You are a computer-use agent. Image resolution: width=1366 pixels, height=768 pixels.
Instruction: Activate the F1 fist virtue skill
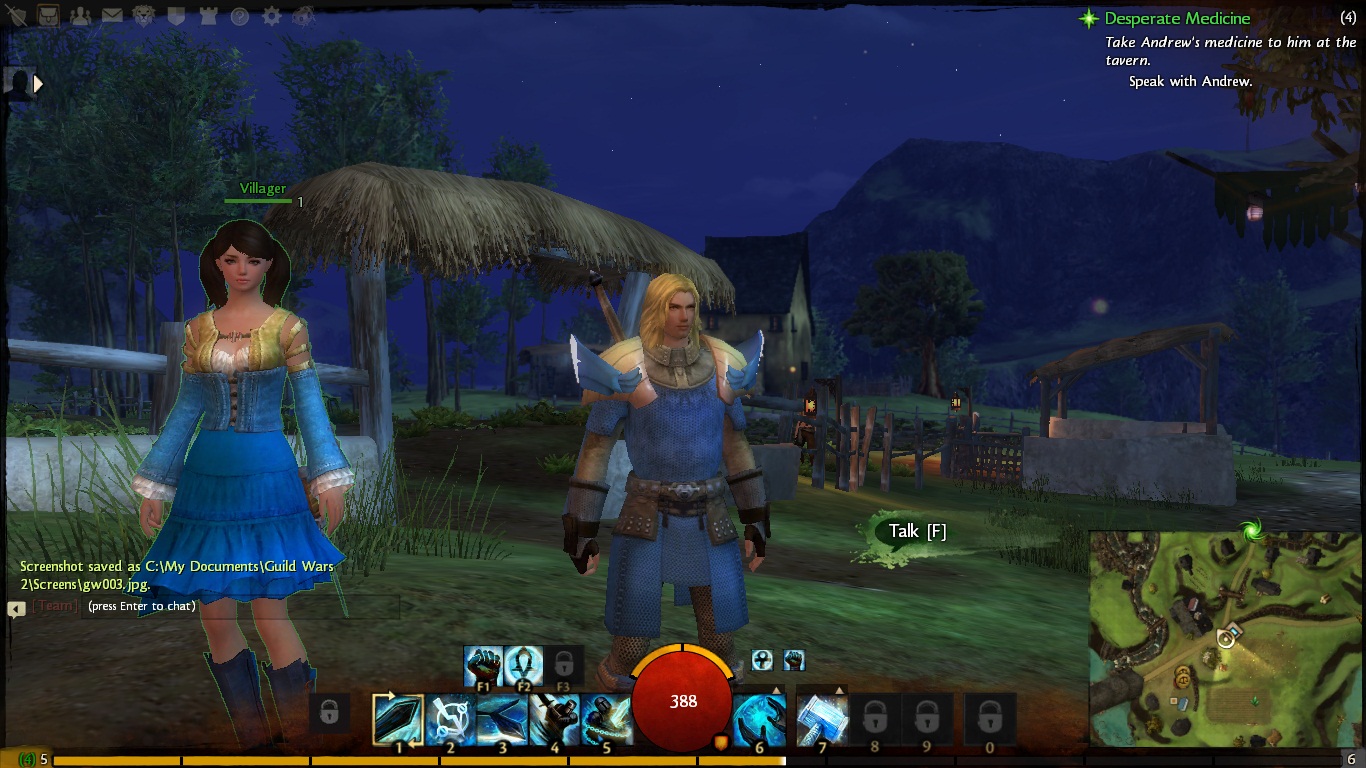[x=483, y=666]
